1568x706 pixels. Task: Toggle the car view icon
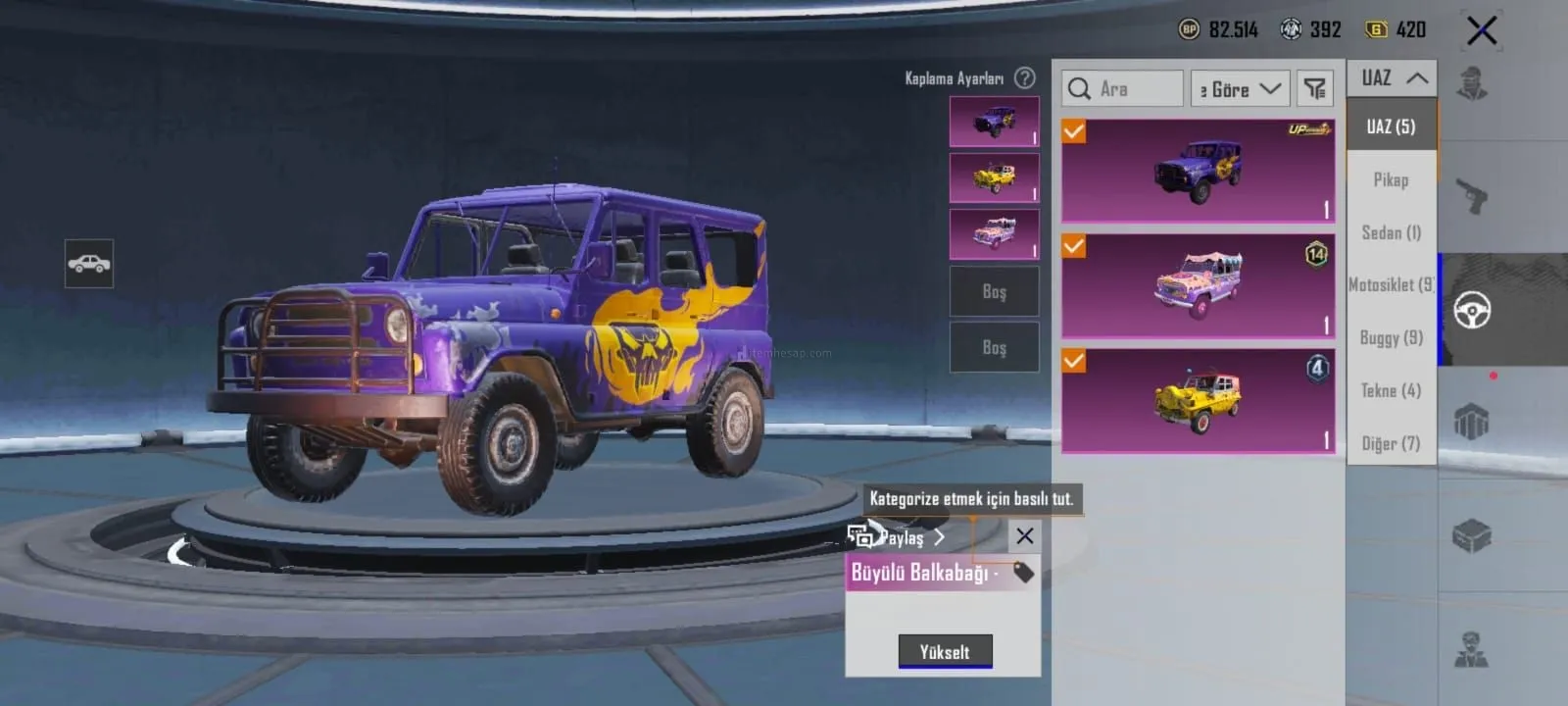(x=89, y=264)
